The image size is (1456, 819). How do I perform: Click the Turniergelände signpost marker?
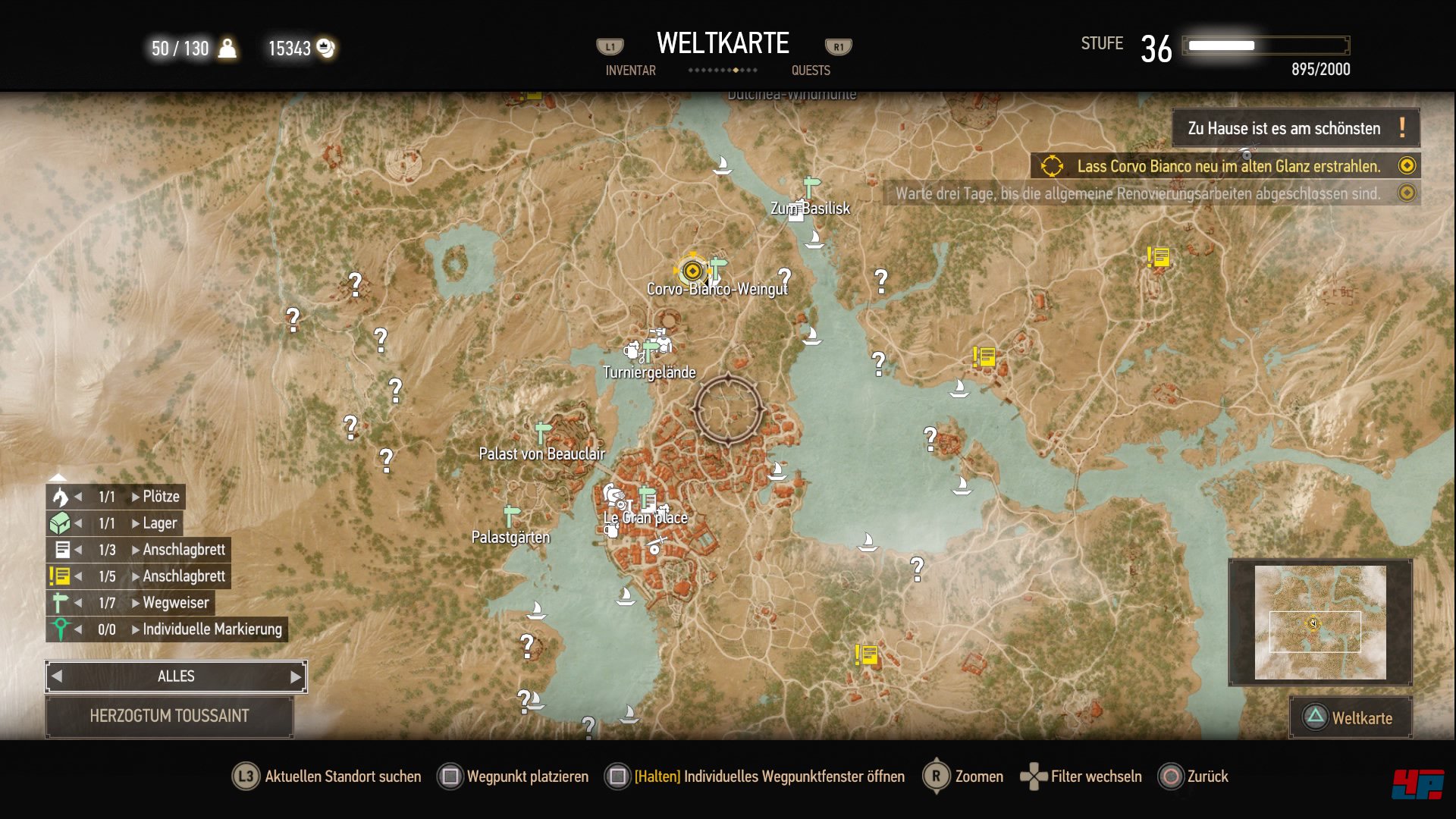click(650, 351)
